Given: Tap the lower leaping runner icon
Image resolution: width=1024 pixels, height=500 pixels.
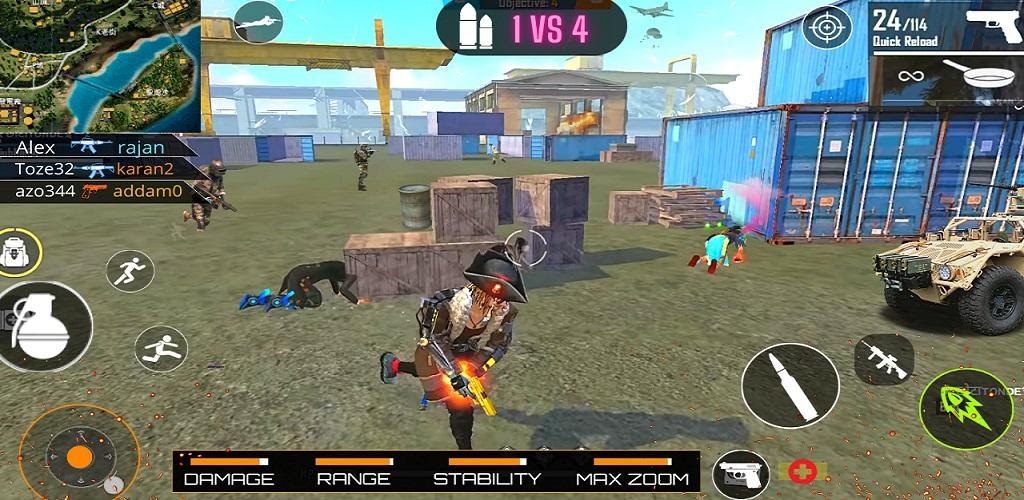Looking at the screenshot, I should pyautogui.click(x=161, y=349).
